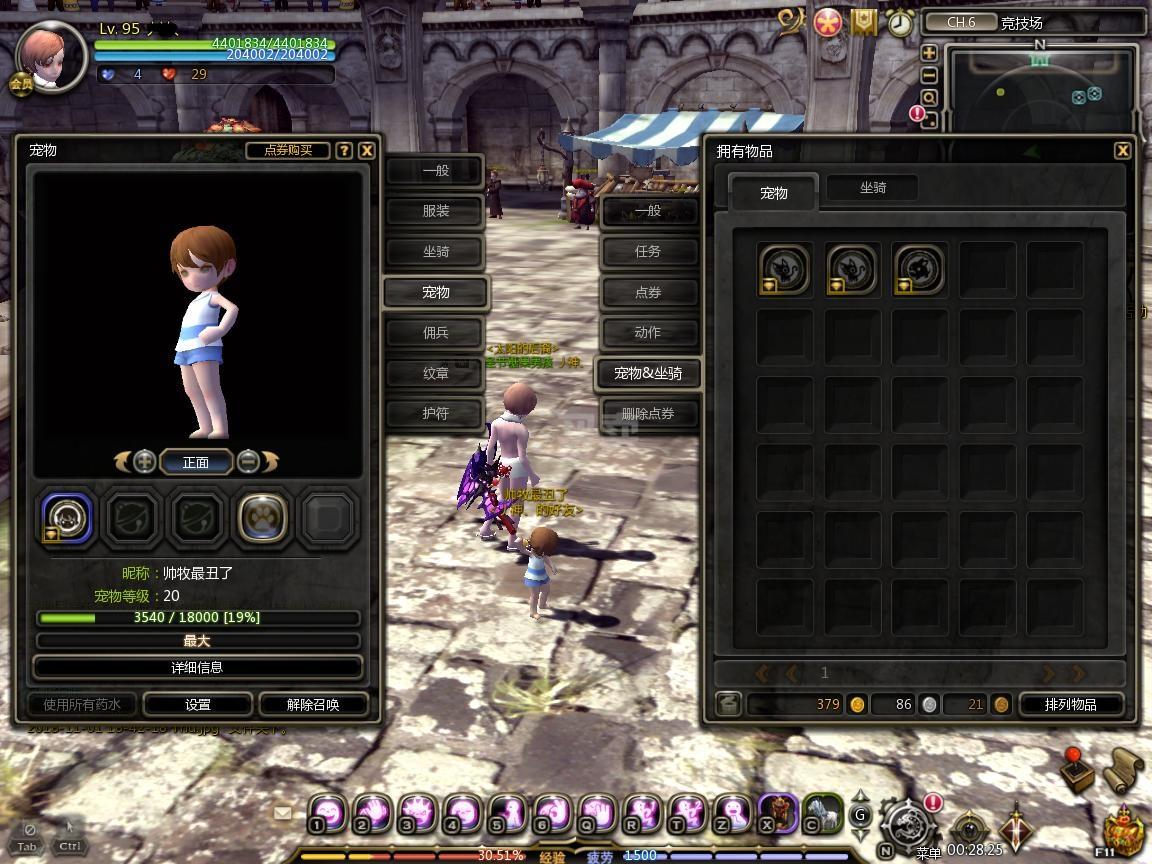Switch to the 纹章 tab

(435, 373)
